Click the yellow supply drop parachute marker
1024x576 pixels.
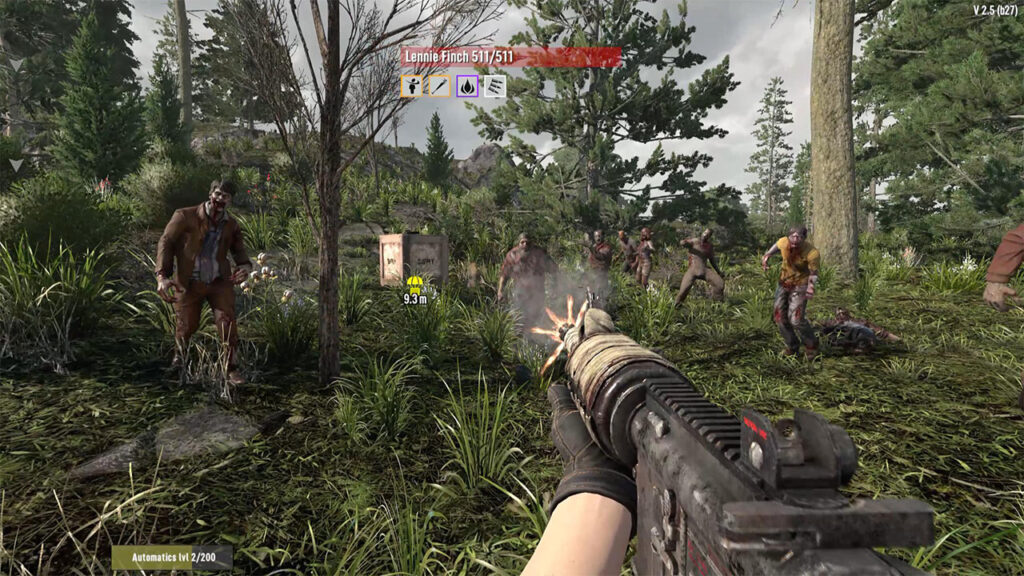click(x=415, y=284)
